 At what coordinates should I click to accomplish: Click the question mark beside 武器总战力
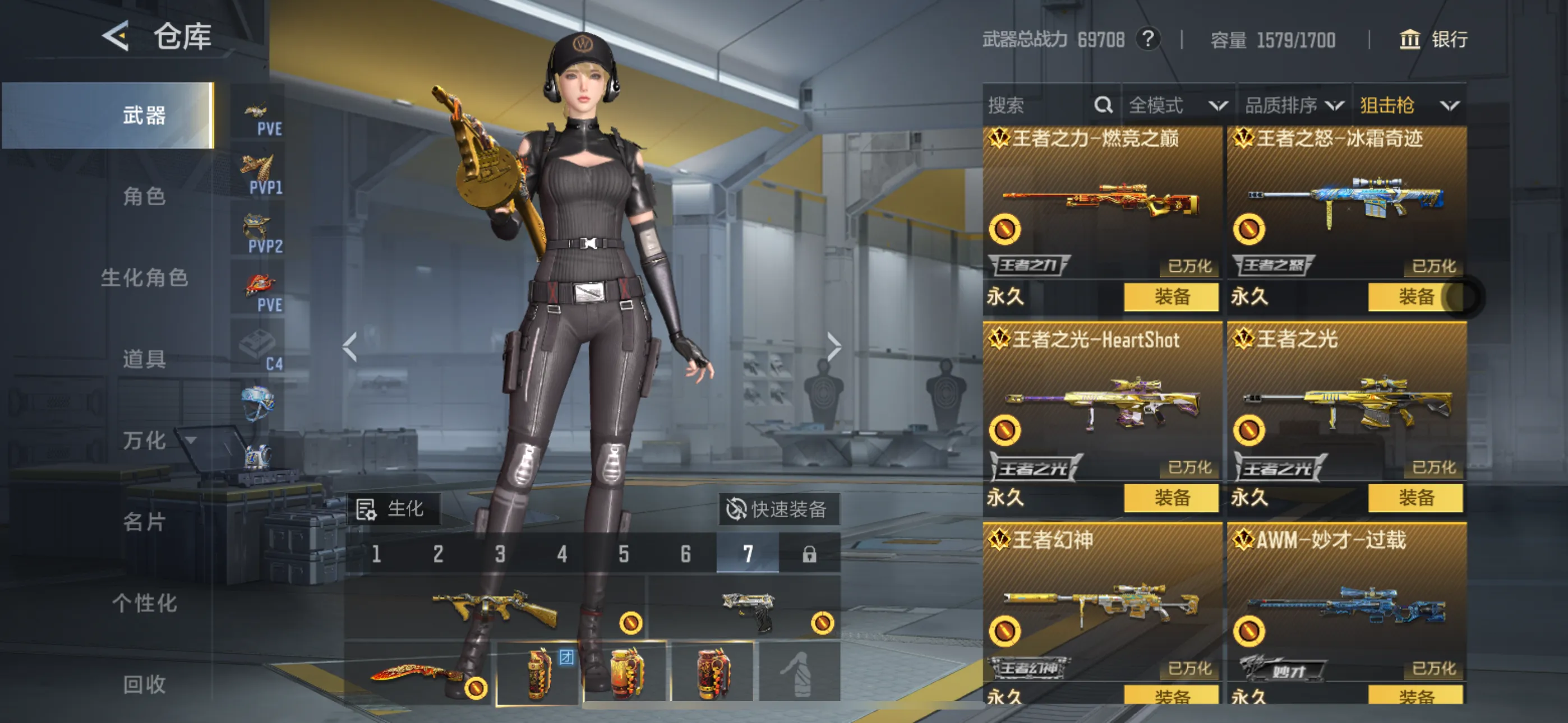1148,40
